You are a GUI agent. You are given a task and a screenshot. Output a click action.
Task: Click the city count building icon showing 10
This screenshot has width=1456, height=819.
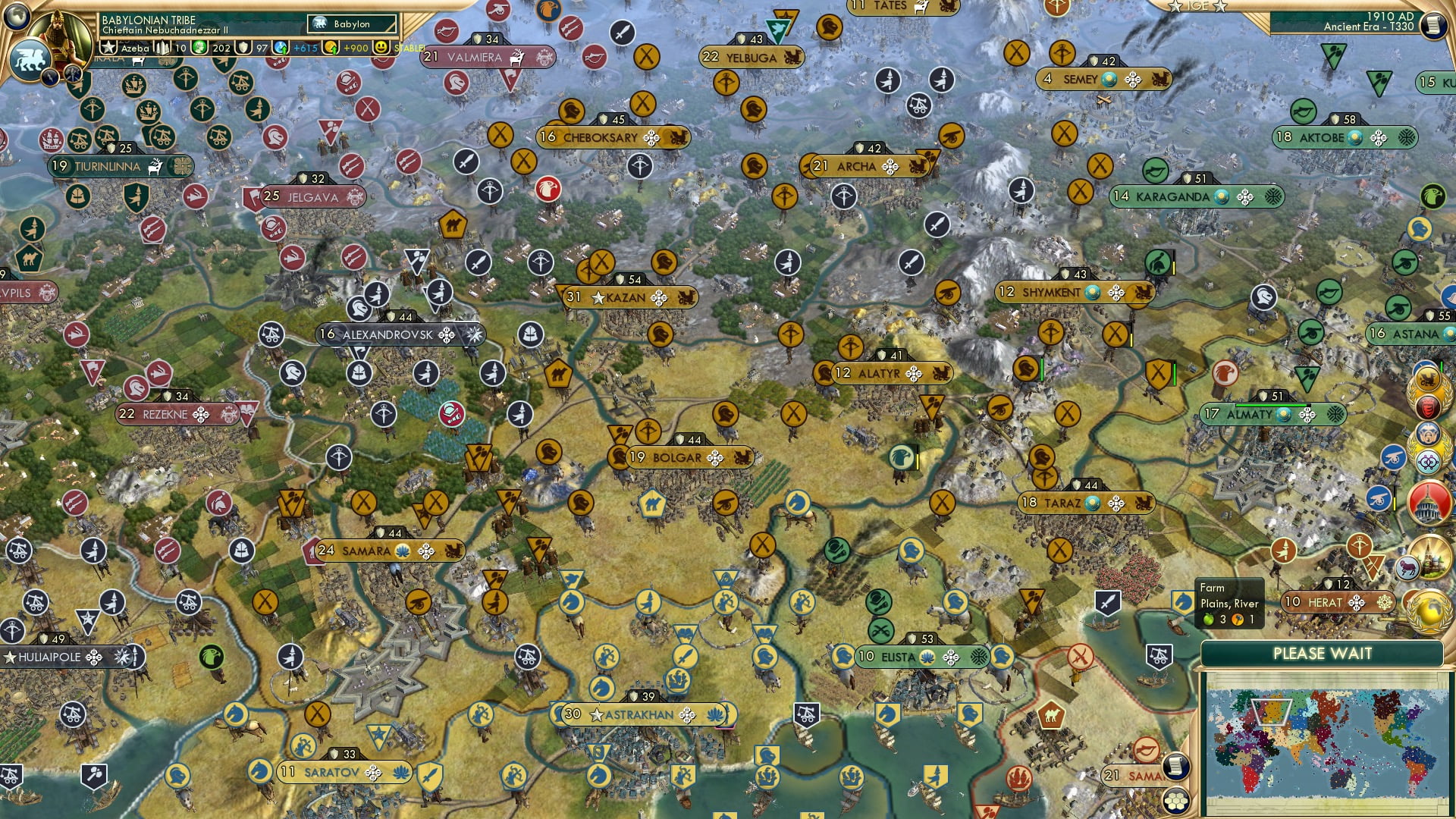click(x=162, y=48)
